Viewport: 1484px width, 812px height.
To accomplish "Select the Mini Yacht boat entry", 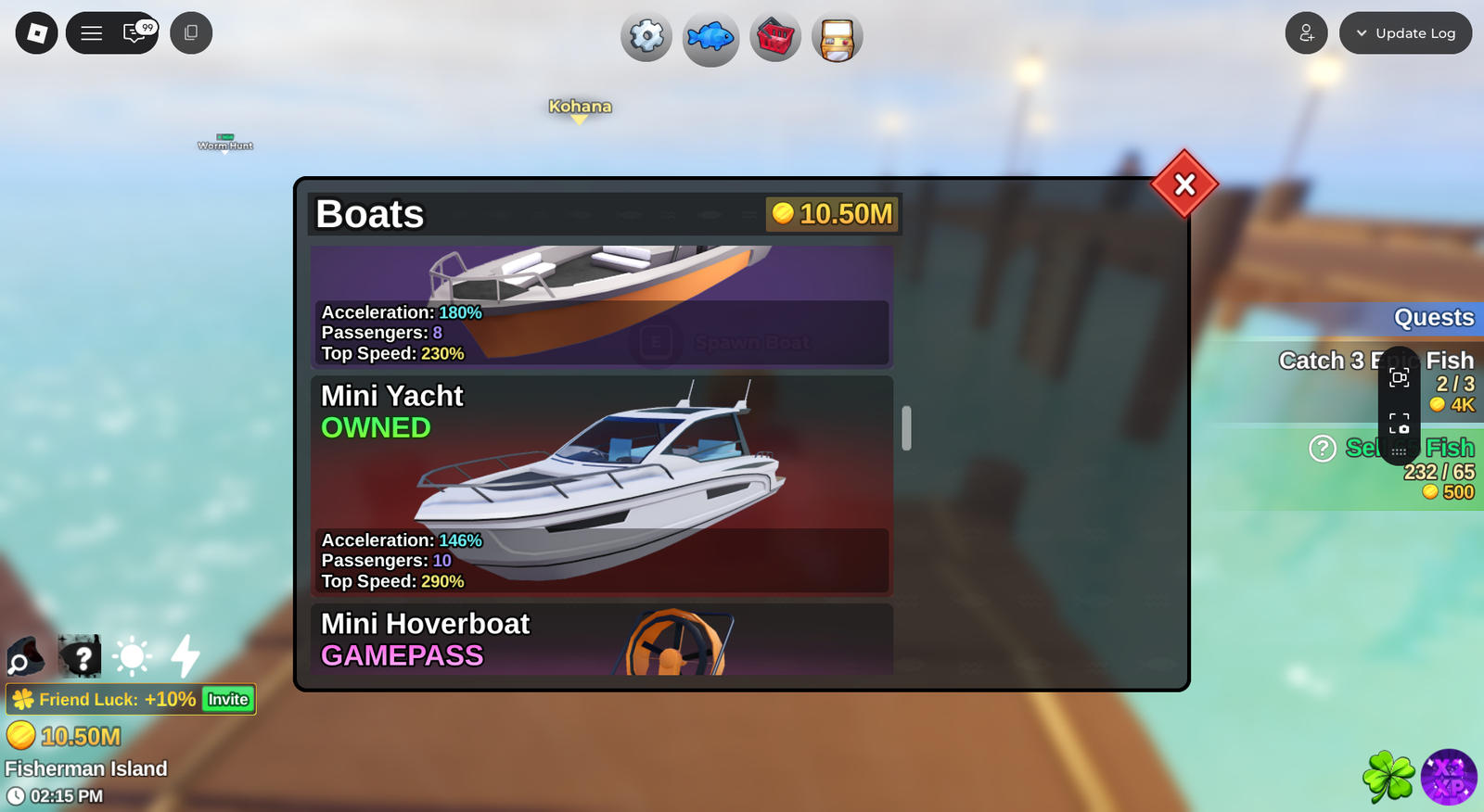I will click(x=601, y=485).
